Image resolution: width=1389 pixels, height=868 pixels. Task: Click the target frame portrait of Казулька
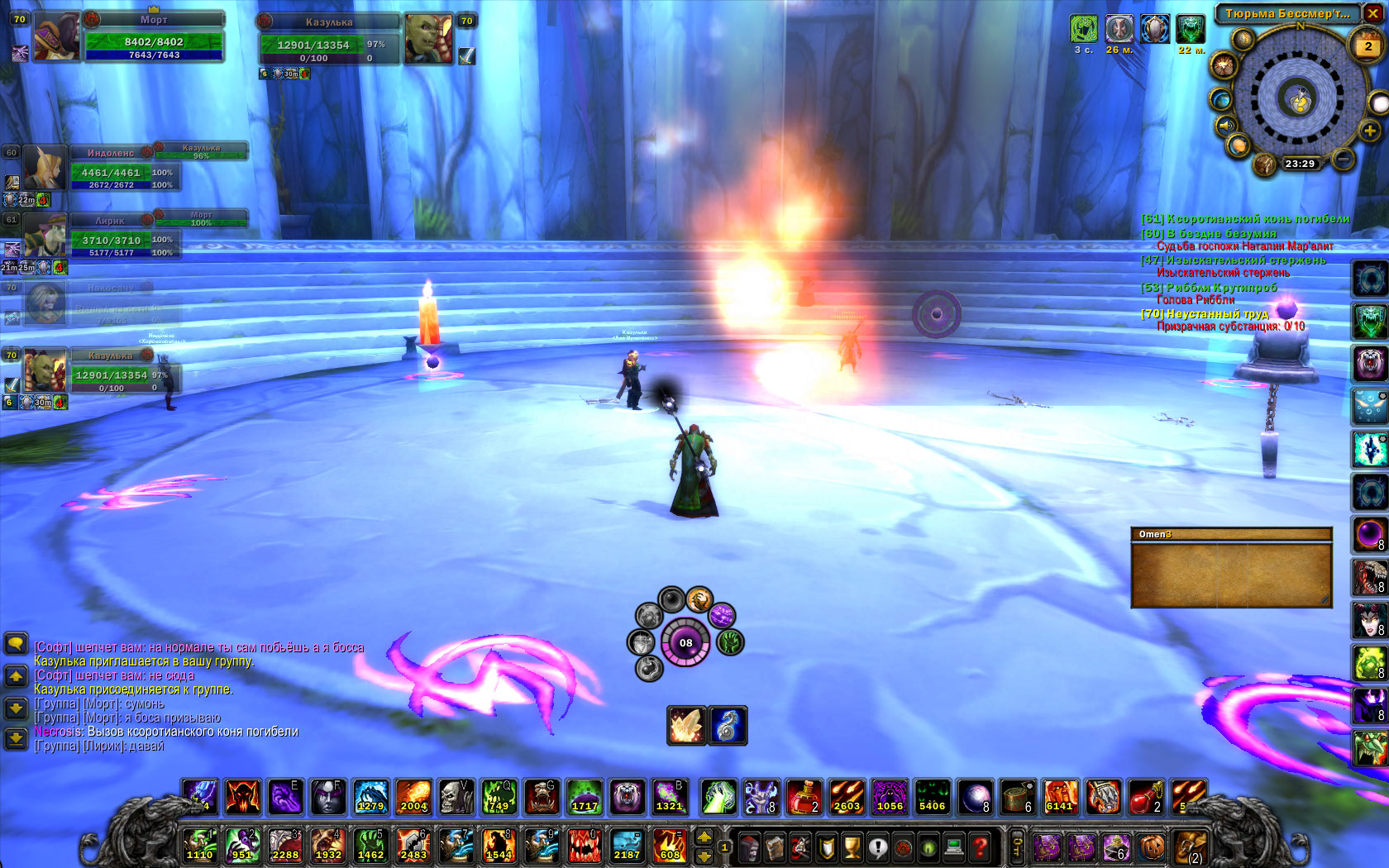428,38
